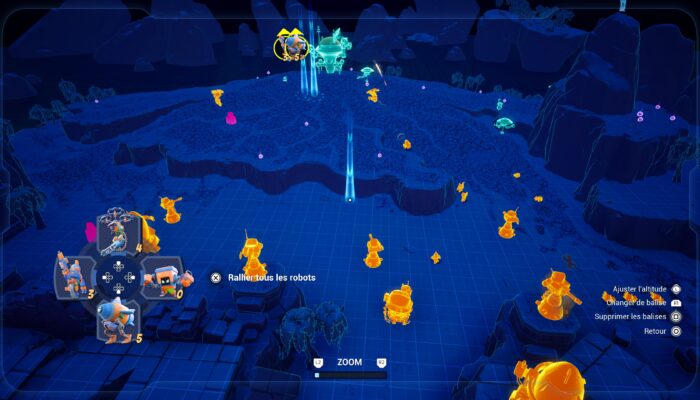
Task: Pick the boxy orange robot with 0 units
Action: 159,275
